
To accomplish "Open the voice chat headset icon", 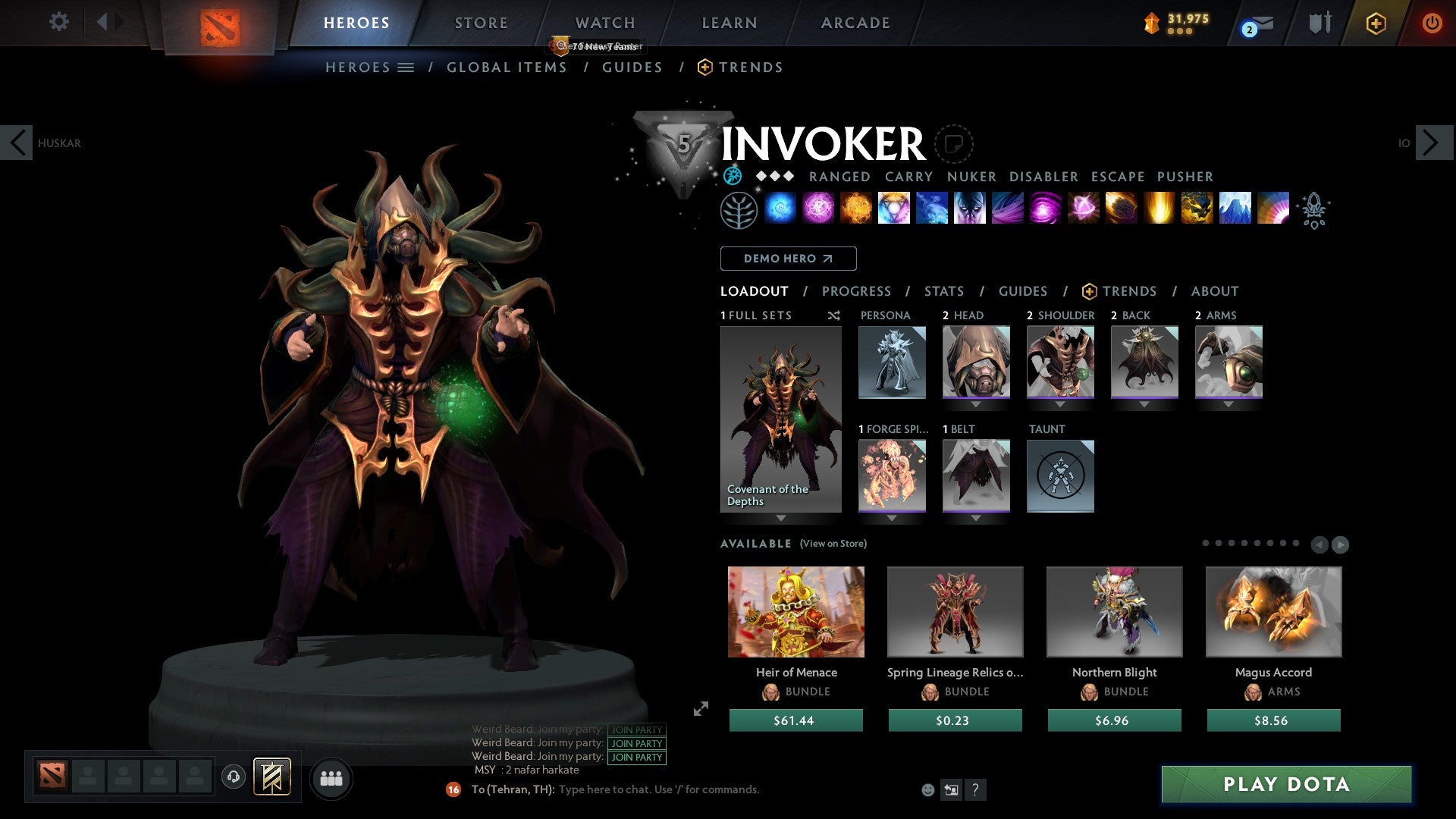I will point(233,777).
